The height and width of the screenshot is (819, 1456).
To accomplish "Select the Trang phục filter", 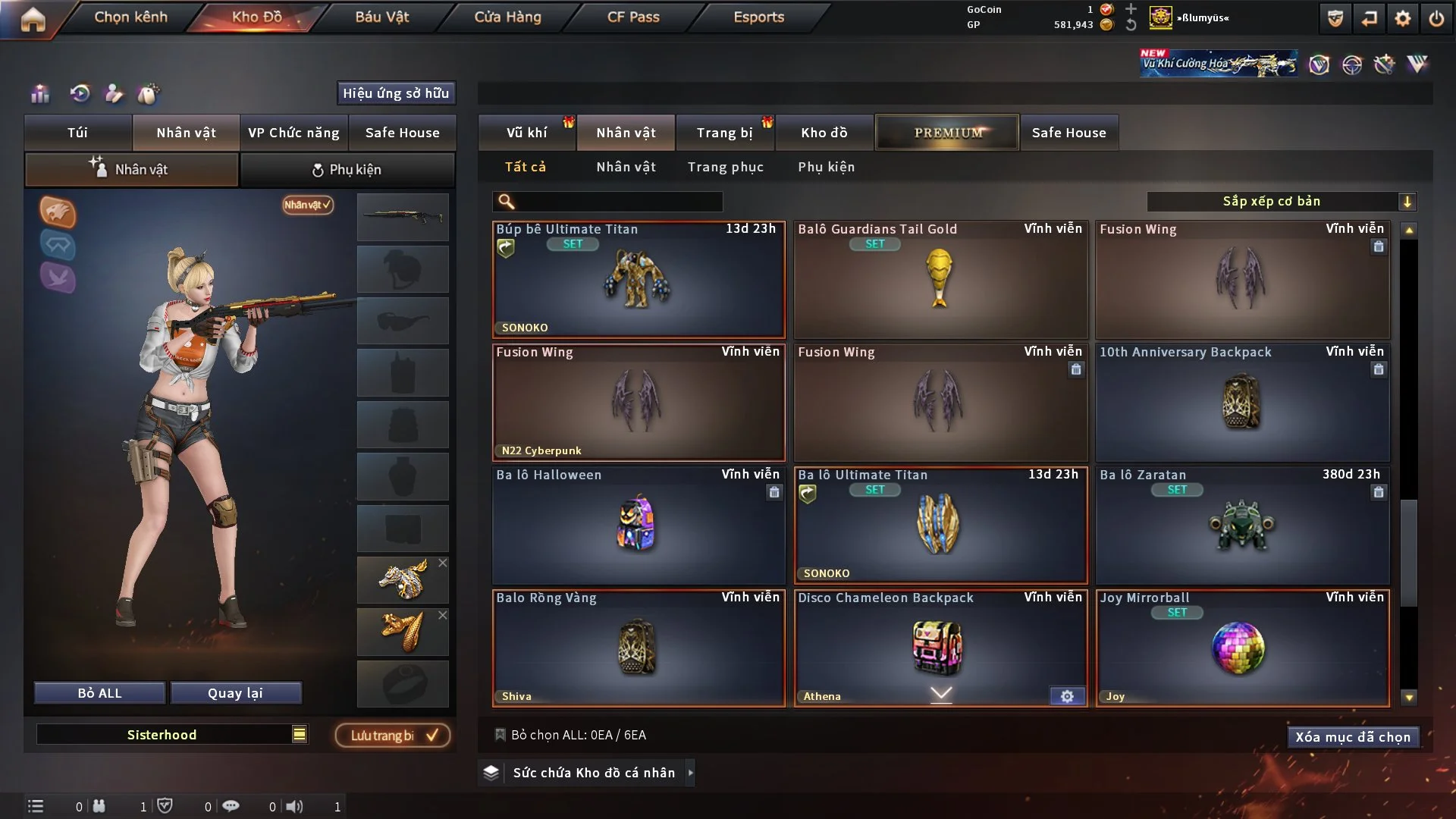I will [x=725, y=167].
